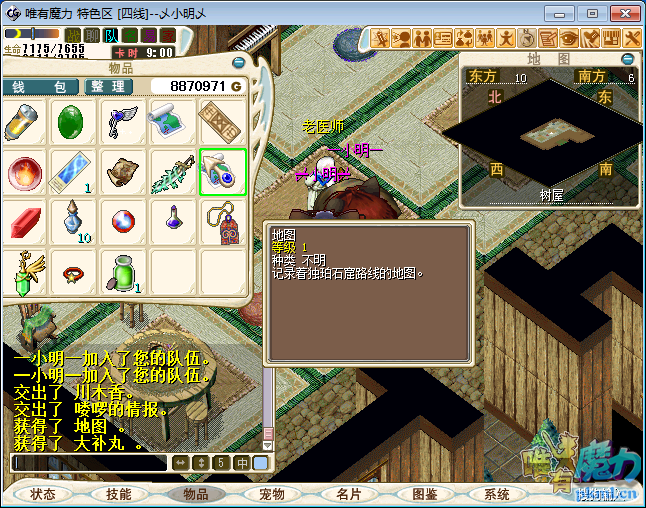
Task: Minimize the 地图 map panel
Action: (630, 60)
